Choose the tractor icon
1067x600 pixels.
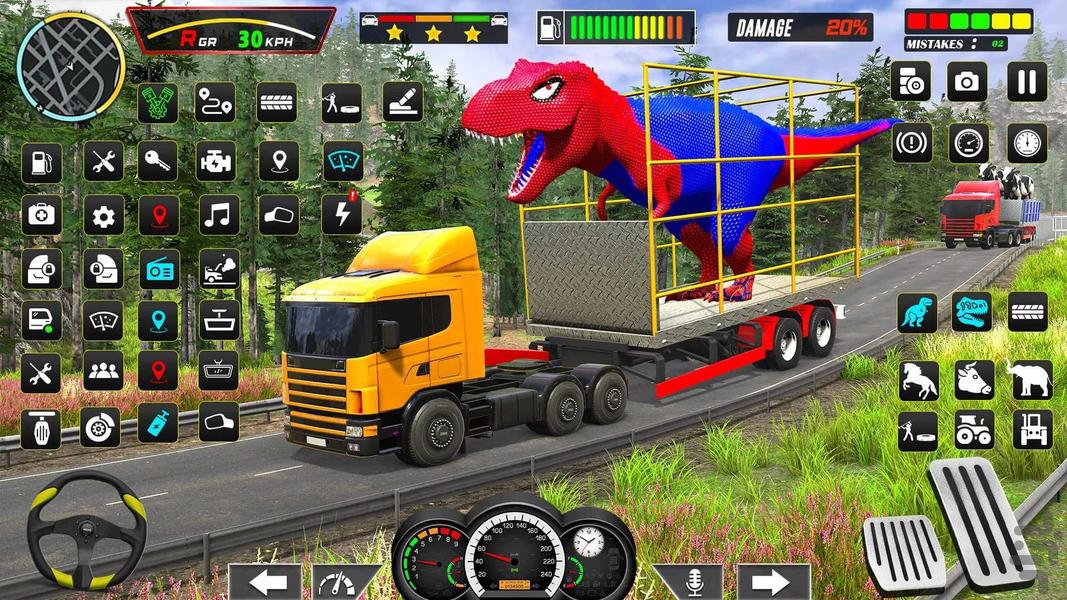(x=974, y=429)
